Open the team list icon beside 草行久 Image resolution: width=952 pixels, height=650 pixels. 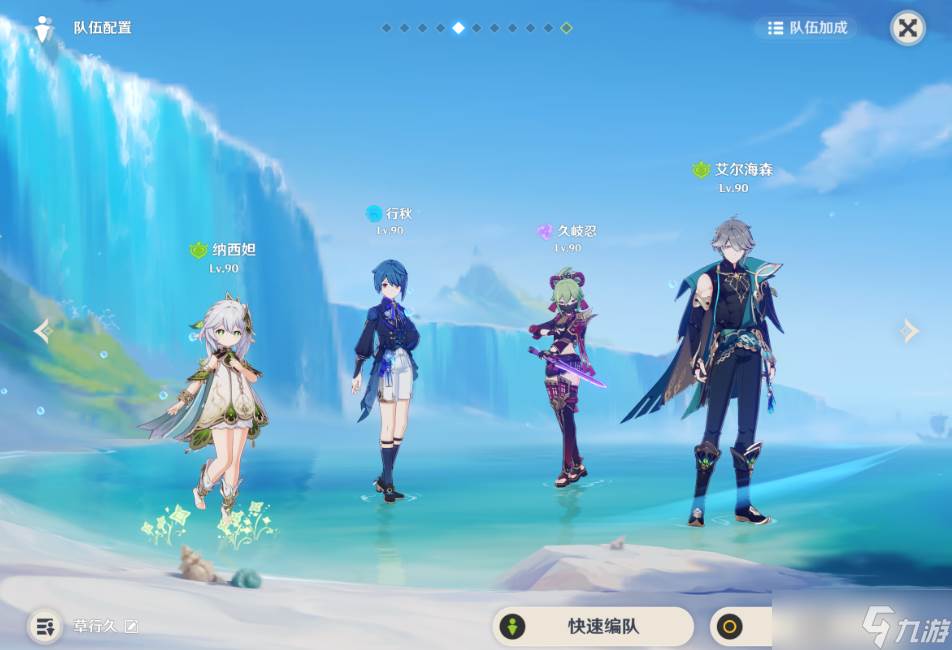pyautogui.click(x=45, y=627)
